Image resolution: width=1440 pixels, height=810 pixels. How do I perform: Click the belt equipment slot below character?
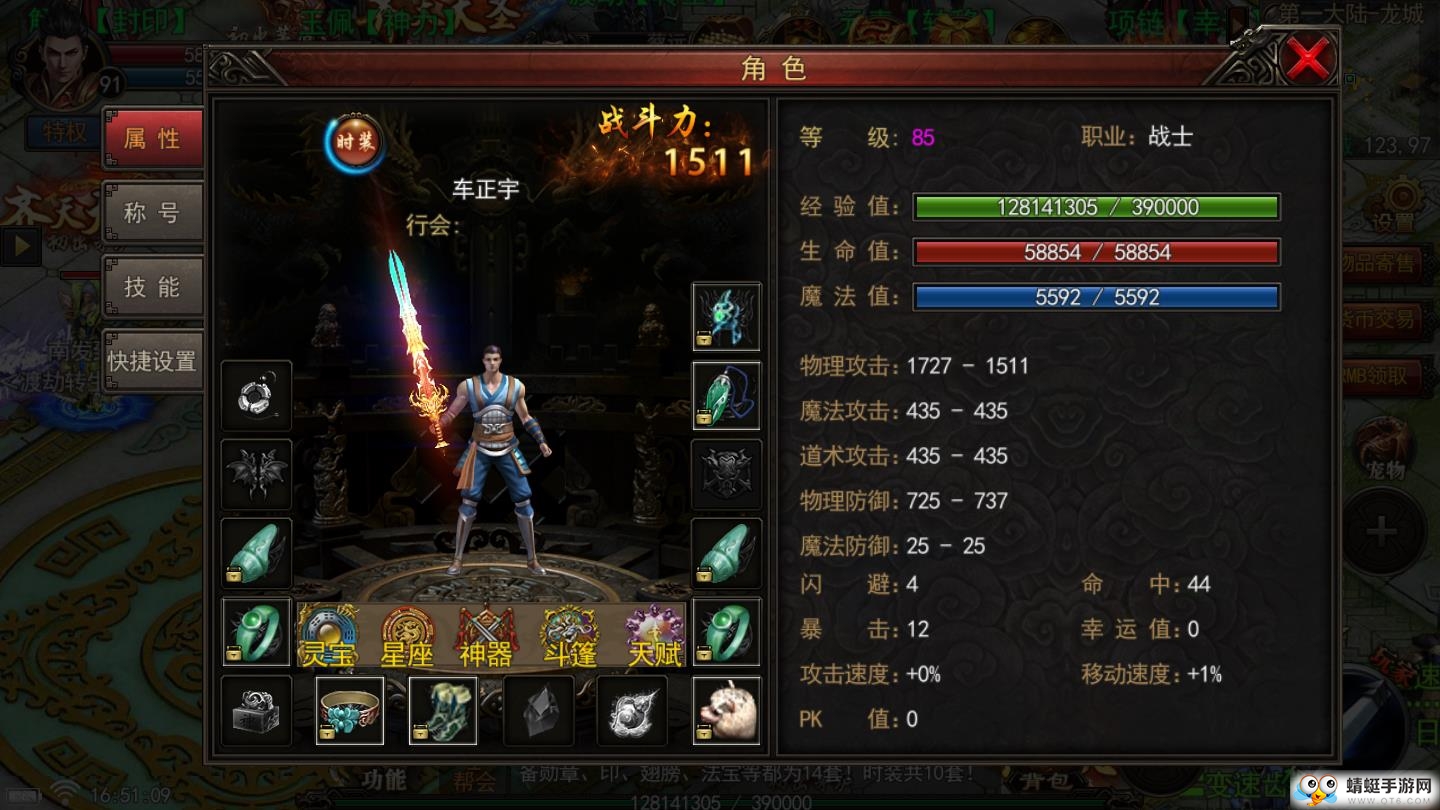pos(349,712)
